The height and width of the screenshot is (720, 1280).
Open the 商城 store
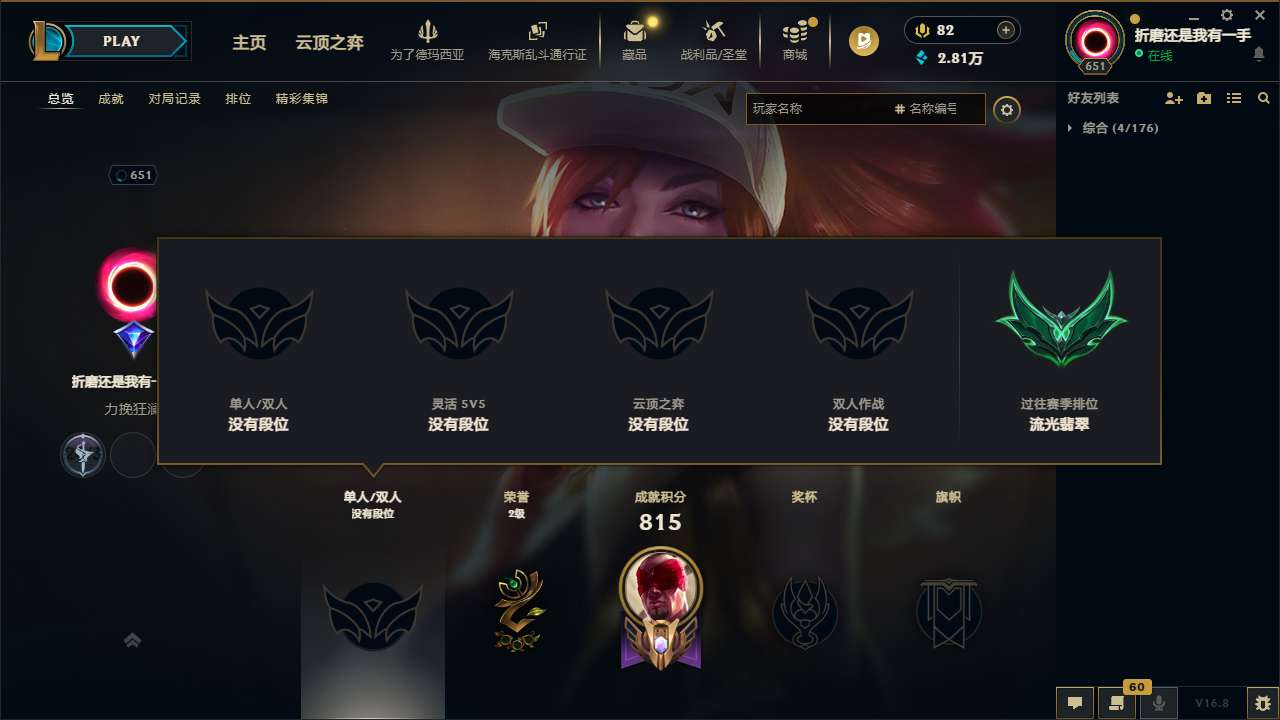click(x=795, y=40)
